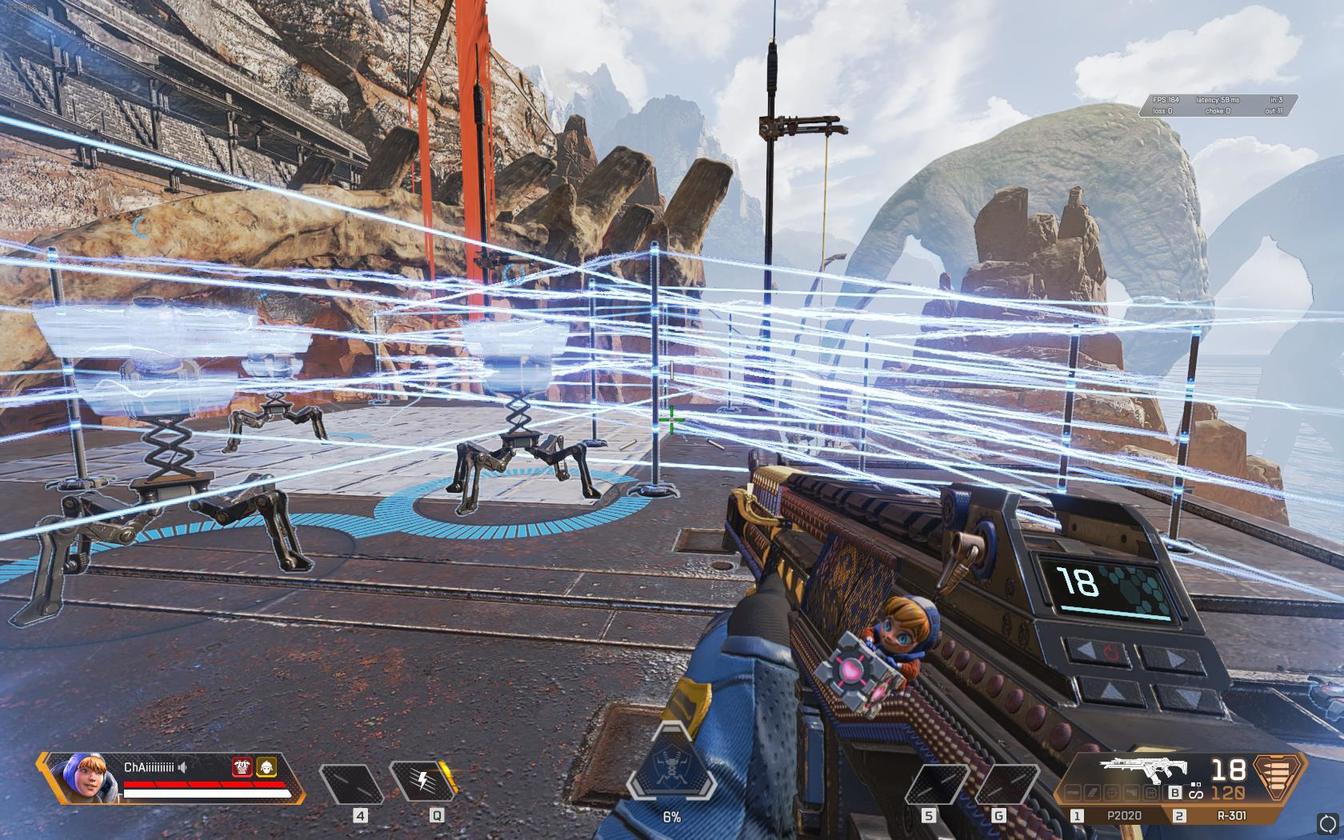This screenshot has height=840, width=1344.
Task: Select the yellow helmet badge icon
Action: pyautogui.click(x=266, y=767)
